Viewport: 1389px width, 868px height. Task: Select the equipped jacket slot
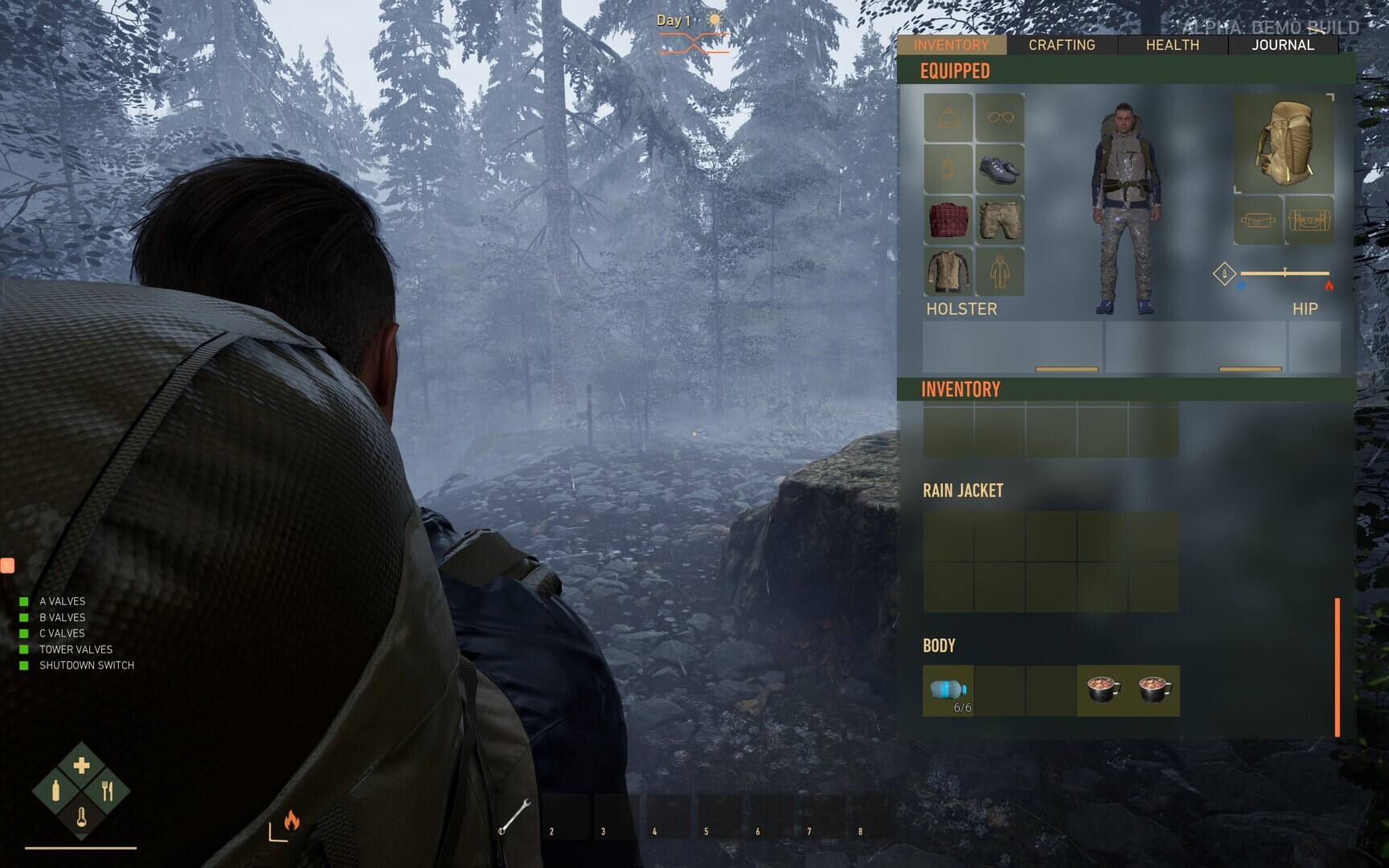[949, 271]
